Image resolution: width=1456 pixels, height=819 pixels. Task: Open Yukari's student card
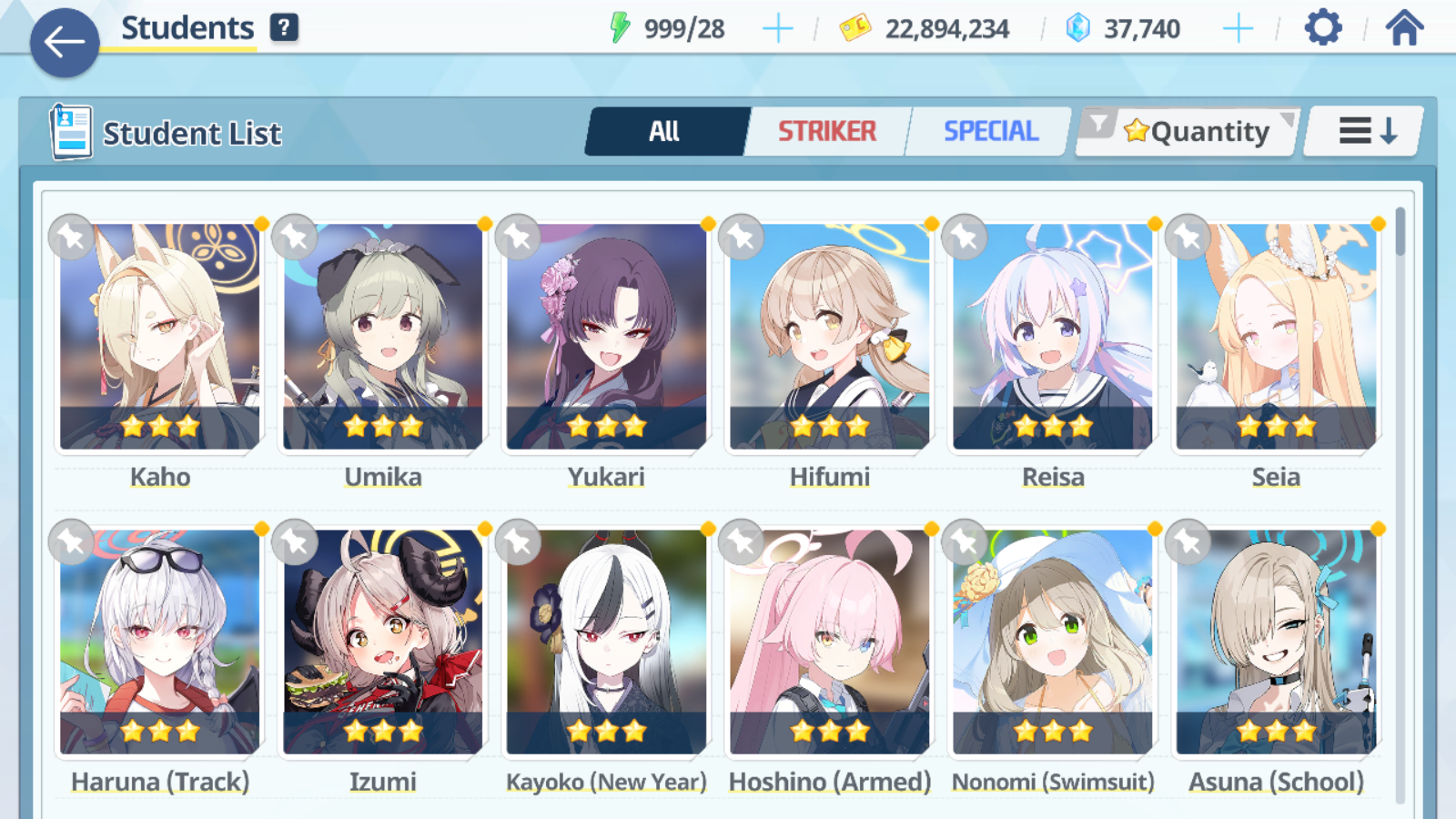pos(606,337)
